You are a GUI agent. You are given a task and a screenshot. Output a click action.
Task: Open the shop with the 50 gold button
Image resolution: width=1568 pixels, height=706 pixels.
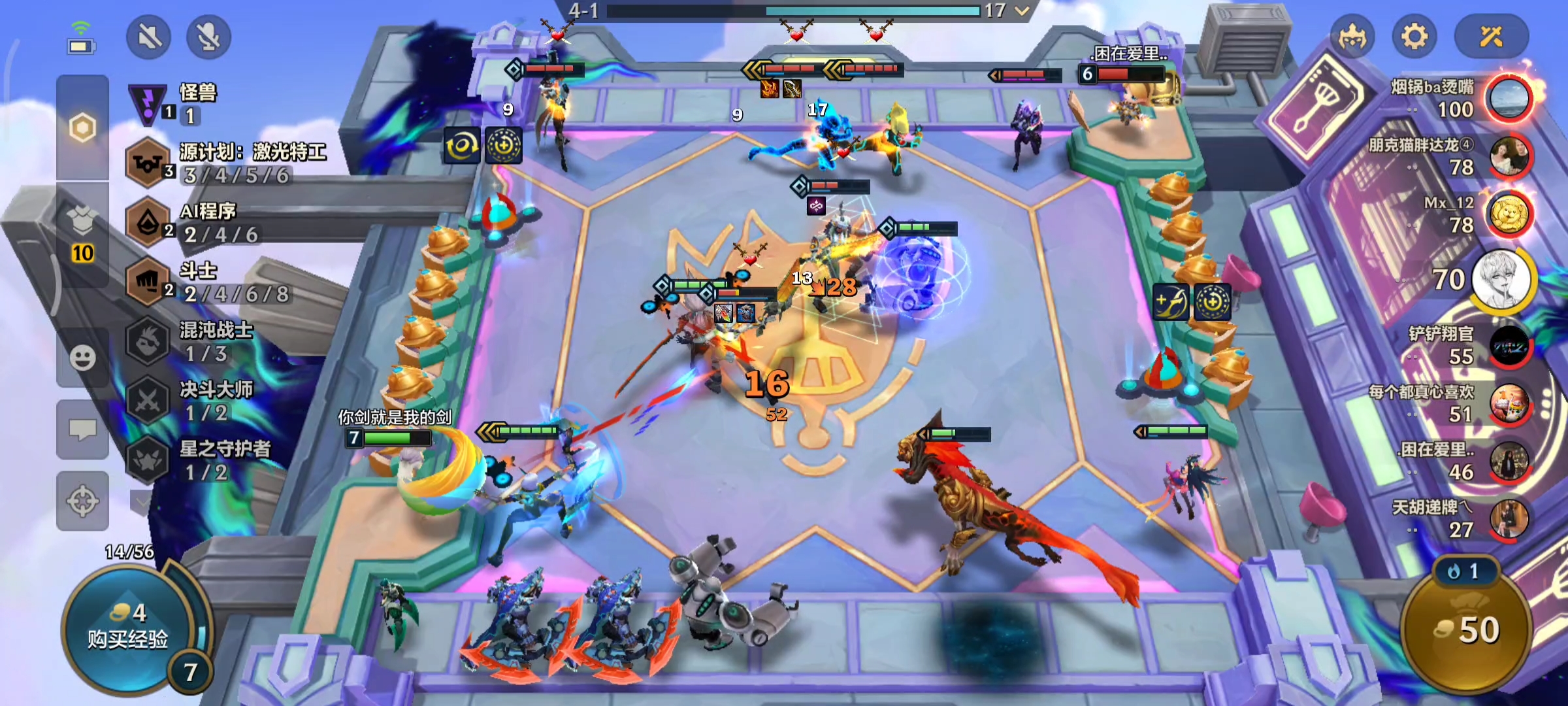[x=1466, y=630]
